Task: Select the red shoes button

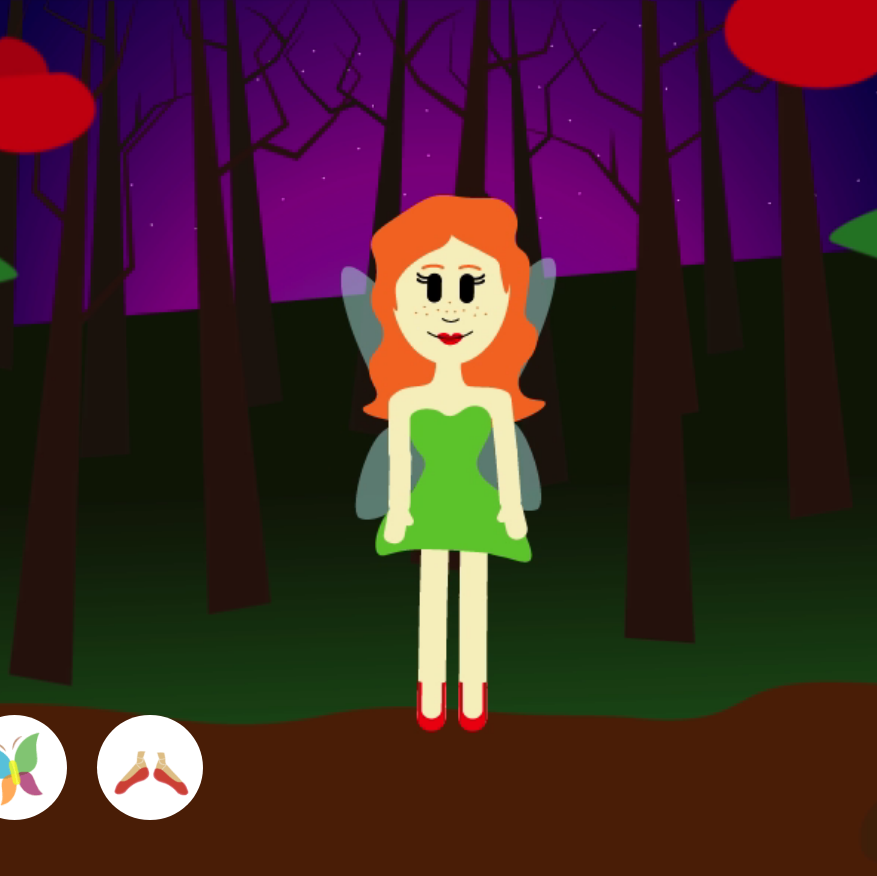Action: (x=150, y=768)
